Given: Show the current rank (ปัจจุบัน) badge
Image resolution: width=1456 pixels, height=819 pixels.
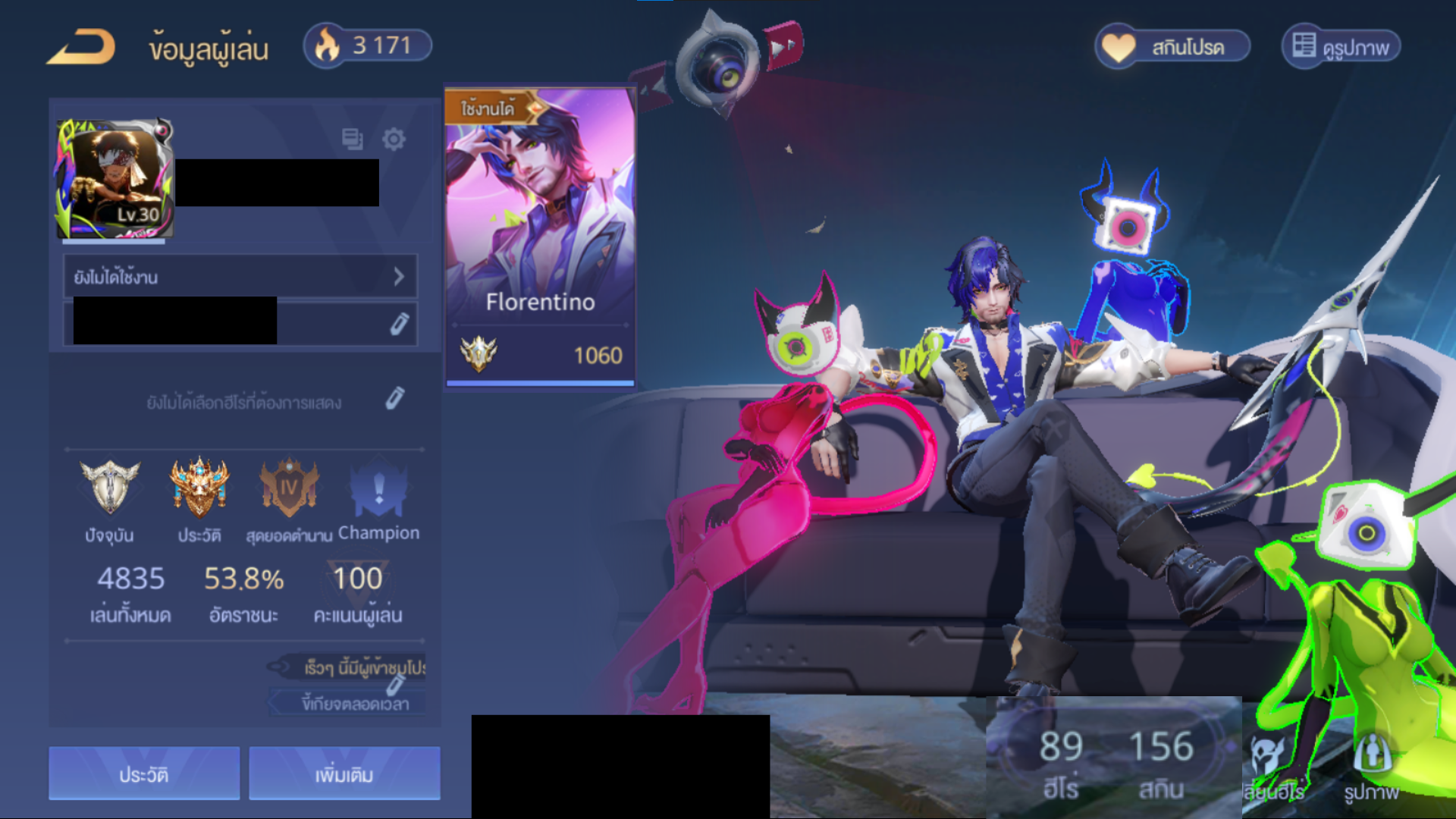Looking at the screenshot, I should tap(110, 489).
